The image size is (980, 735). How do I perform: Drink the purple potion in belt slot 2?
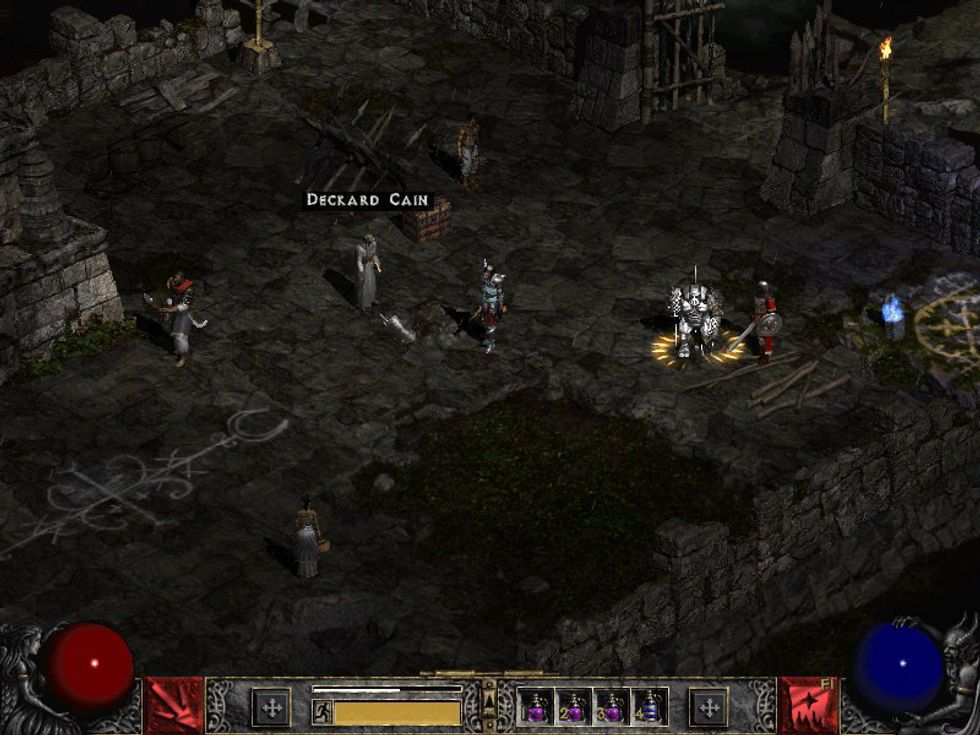click(x=573, y=708)
